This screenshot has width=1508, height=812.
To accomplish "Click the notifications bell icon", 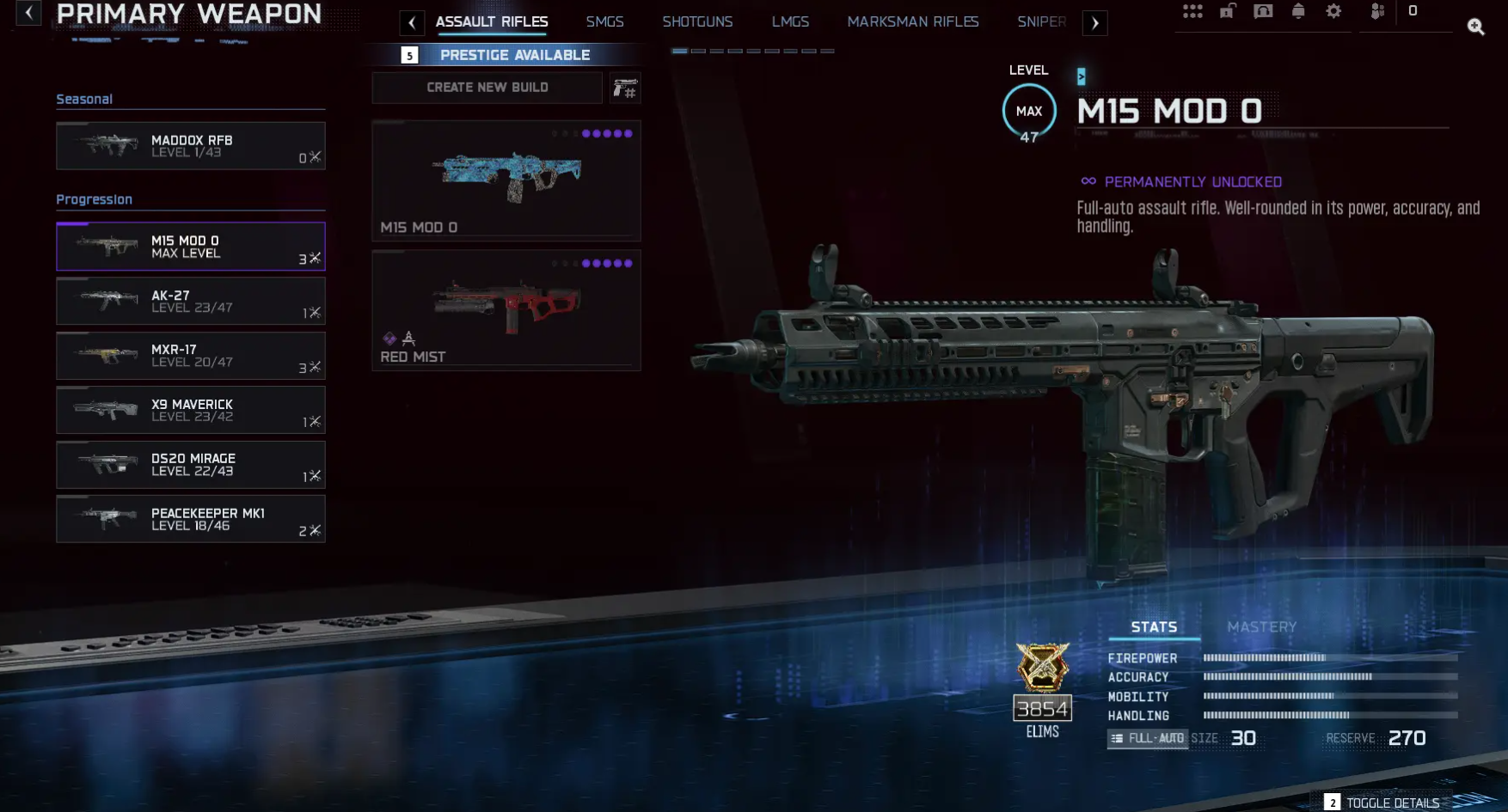I will (1298, 11).
